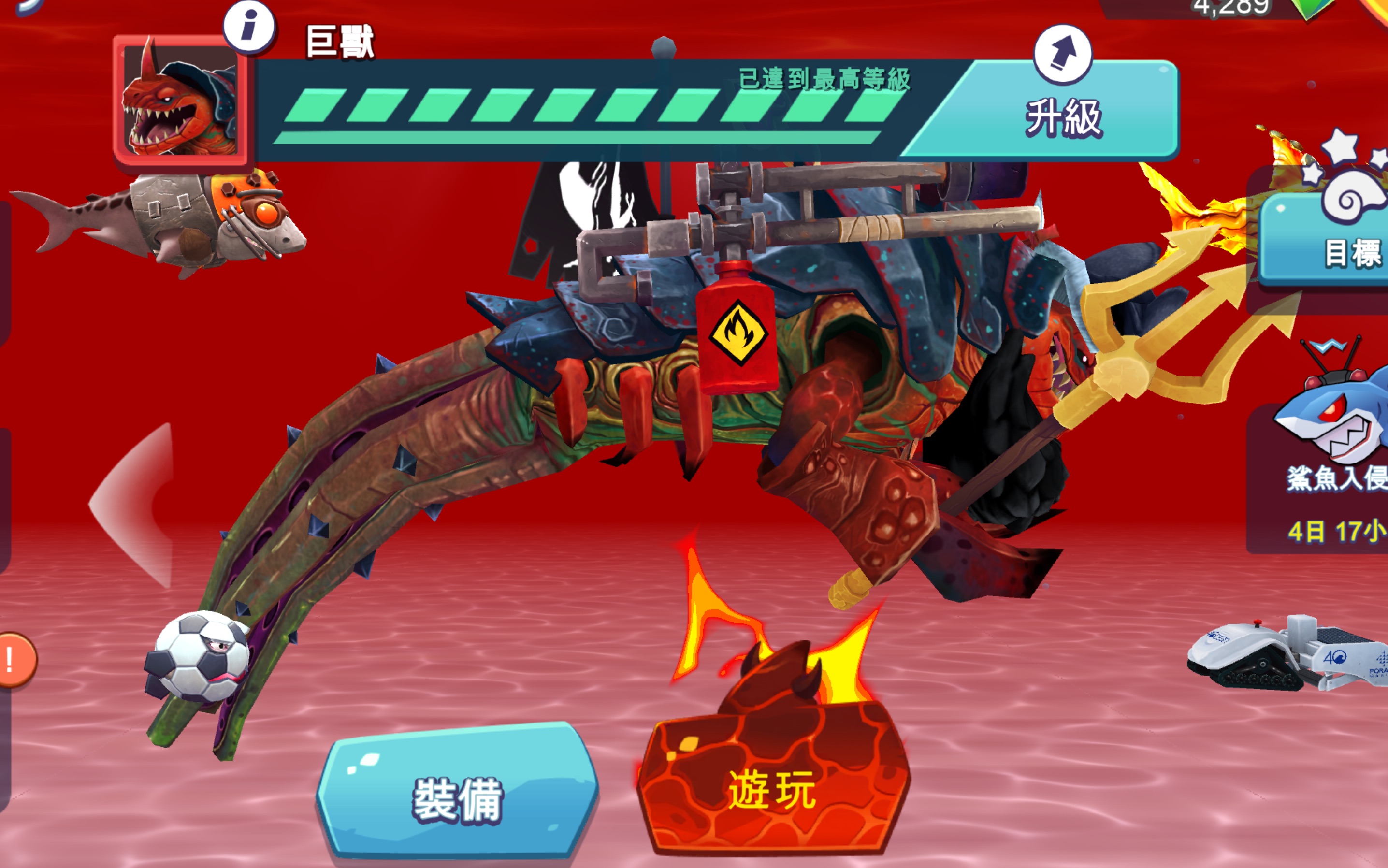The width and height of the screenshot is (1388, 868).
Task: Show shark info with the i icon
Action: coord(249,27)
